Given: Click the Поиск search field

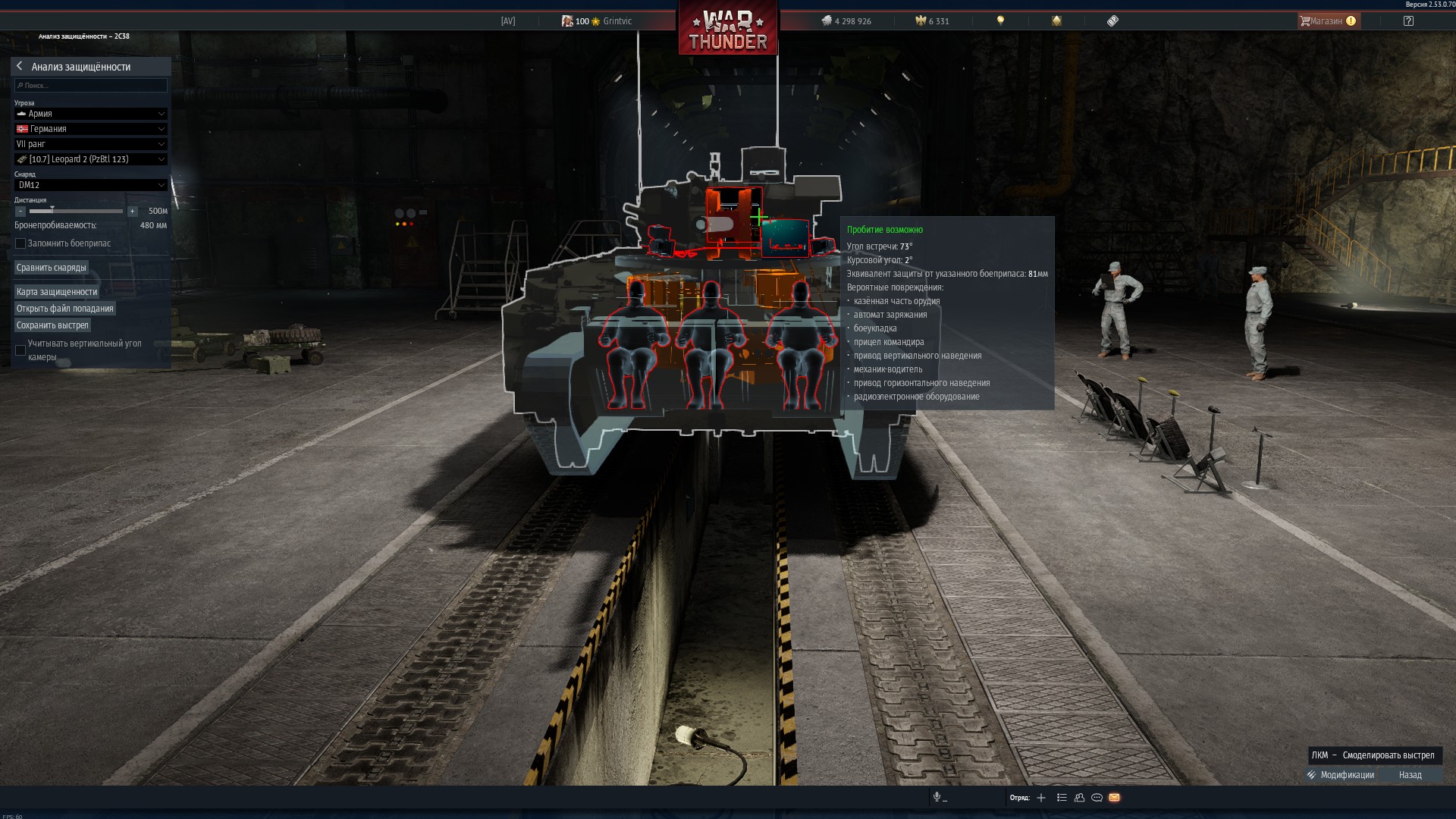Looking at the screenshot, I should click(91, 86).
